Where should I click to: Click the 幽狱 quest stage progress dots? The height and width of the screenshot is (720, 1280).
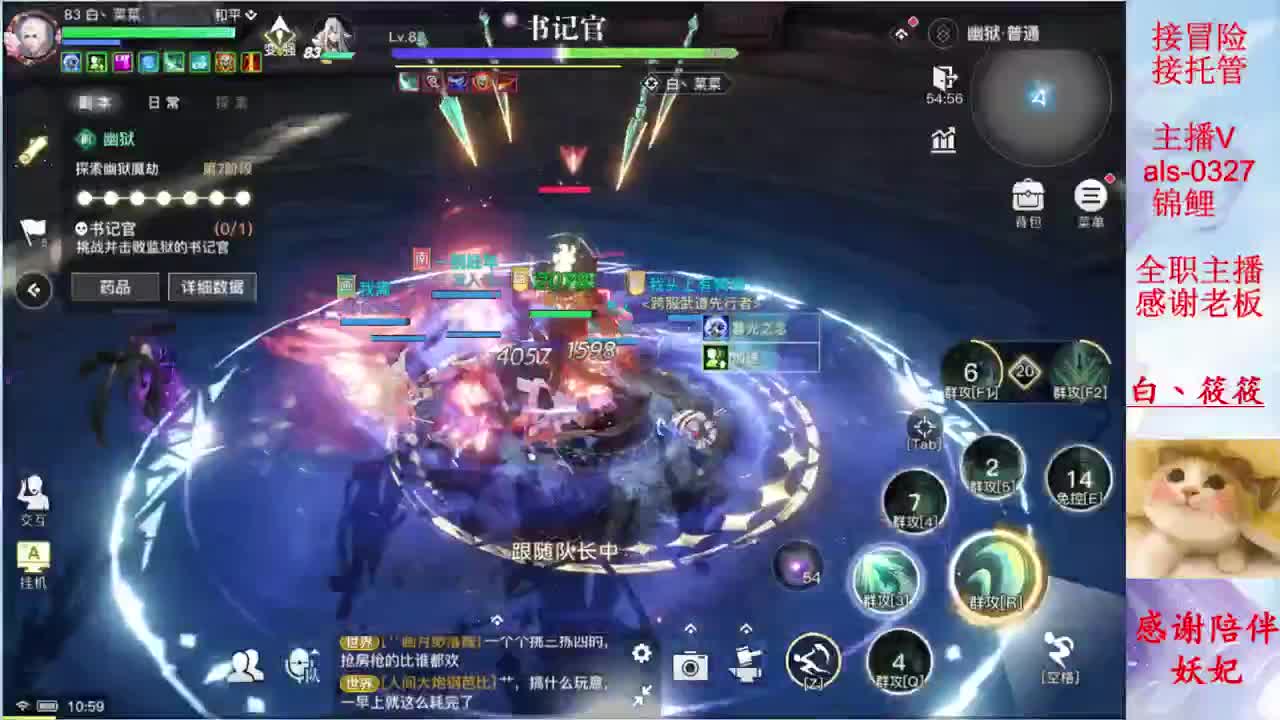pyautogui.click(x=163, y=198)
